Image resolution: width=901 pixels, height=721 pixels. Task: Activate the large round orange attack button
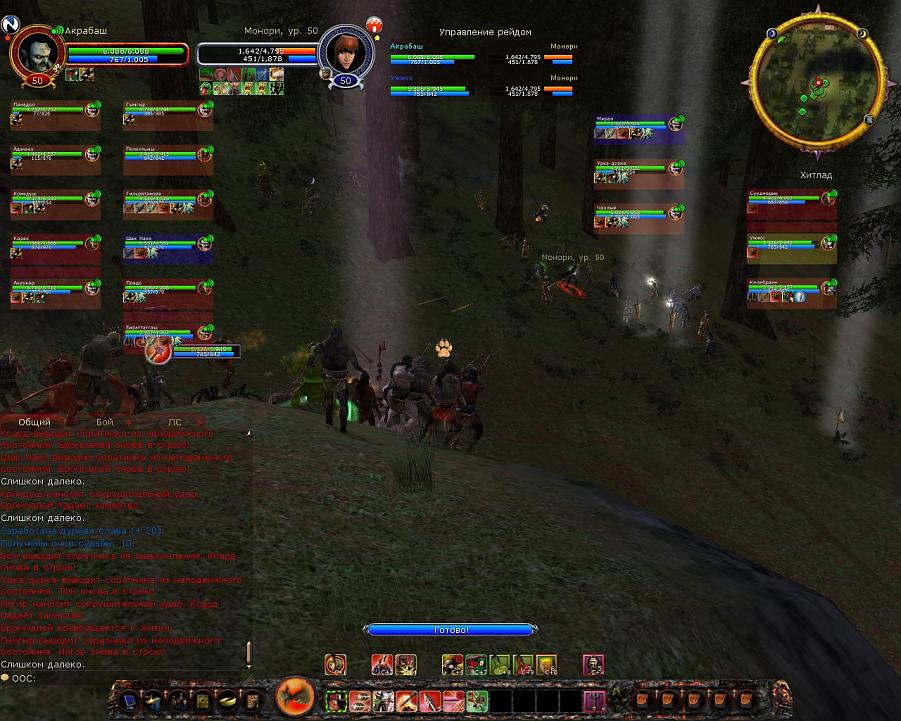click(x=295, y=695)
